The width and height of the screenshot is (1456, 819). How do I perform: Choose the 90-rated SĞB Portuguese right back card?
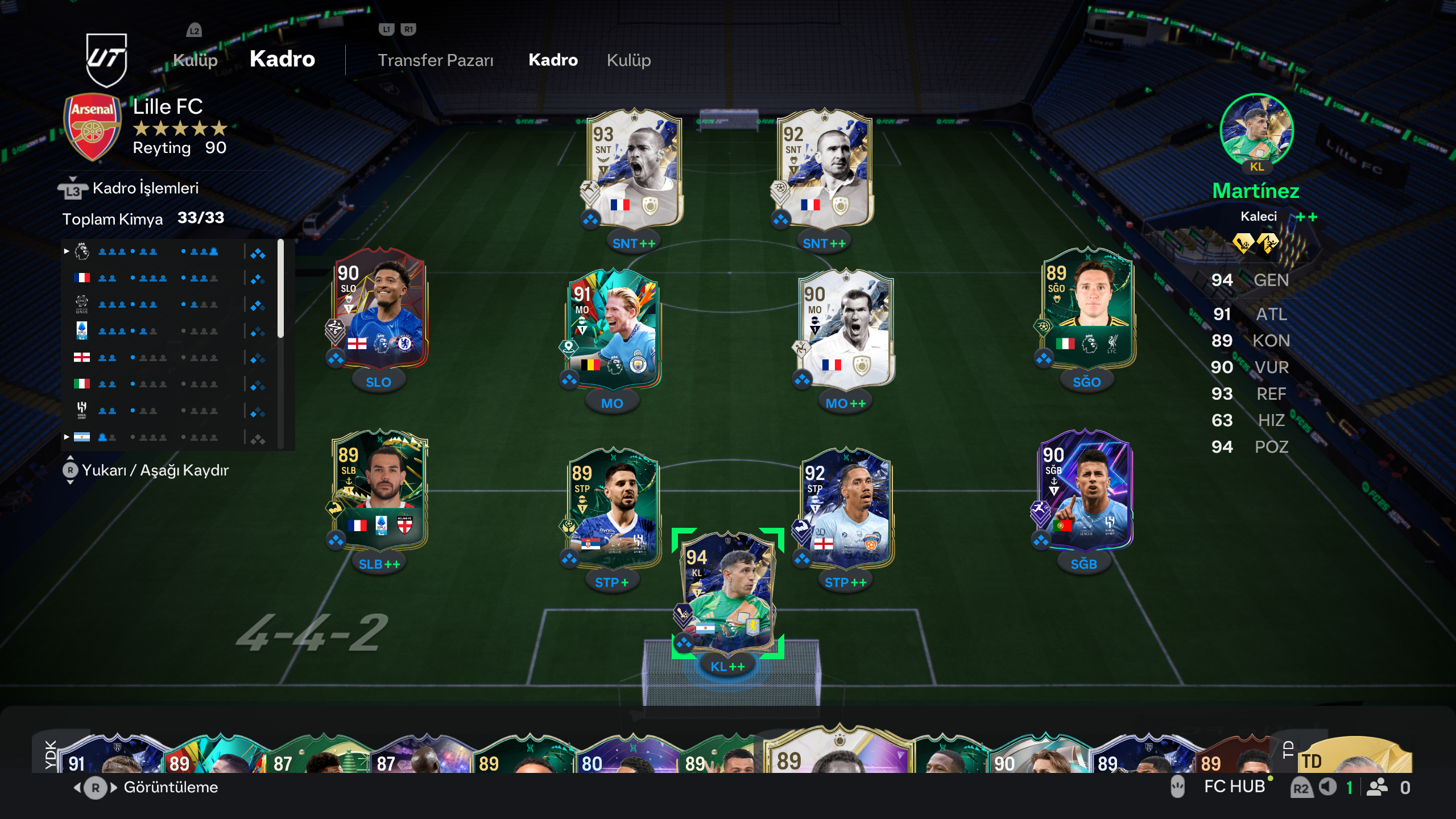[x=1083, y=493]
